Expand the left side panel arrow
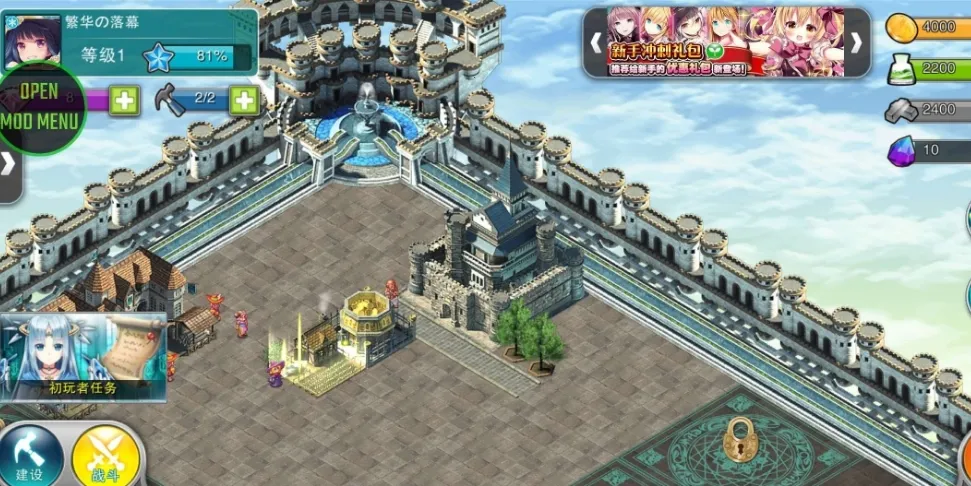Image resolution: width=971 pixels, height=486 pixels. (x=8, y=165)
